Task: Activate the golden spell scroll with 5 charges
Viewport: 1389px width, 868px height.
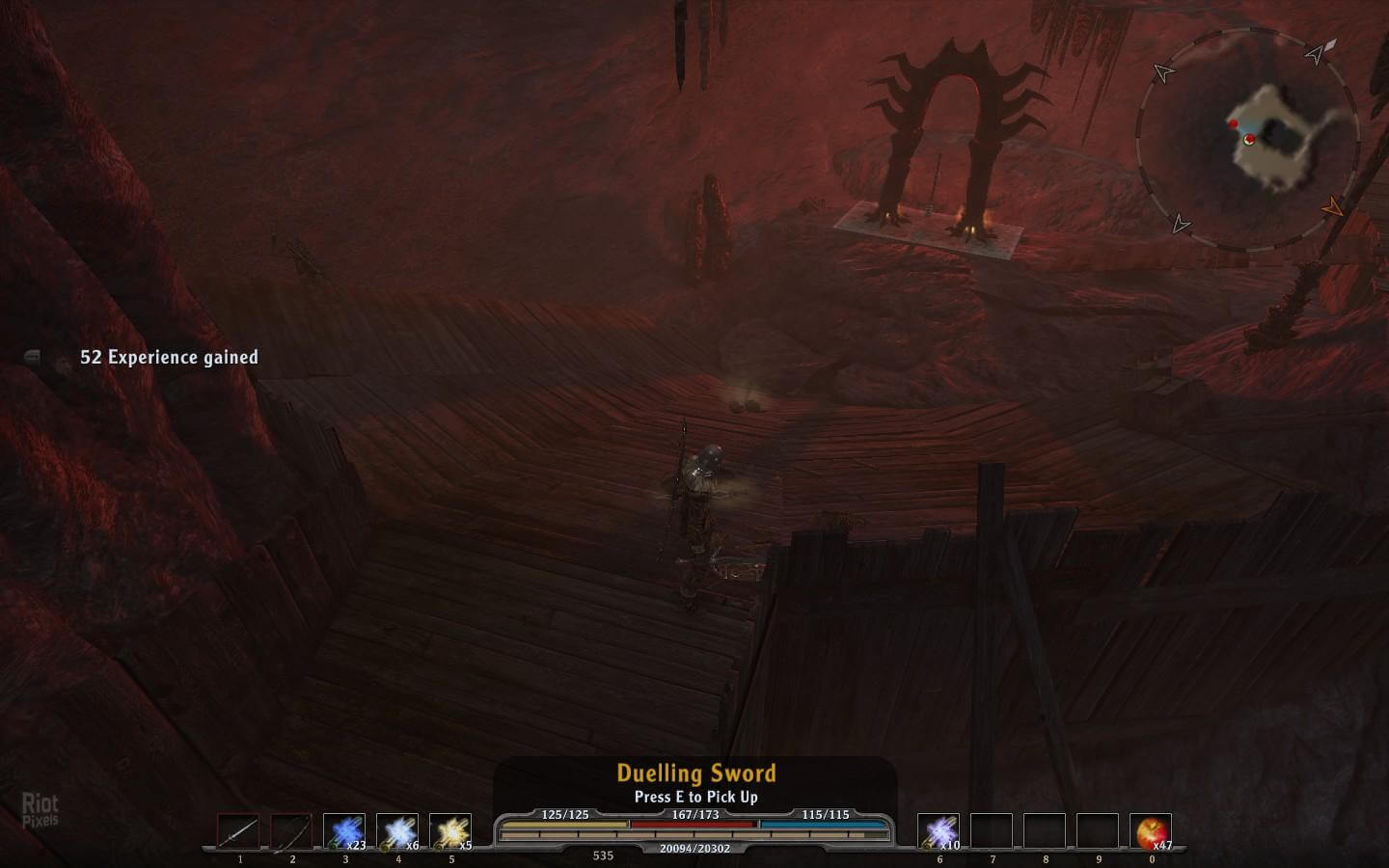Action: point(450,832)
